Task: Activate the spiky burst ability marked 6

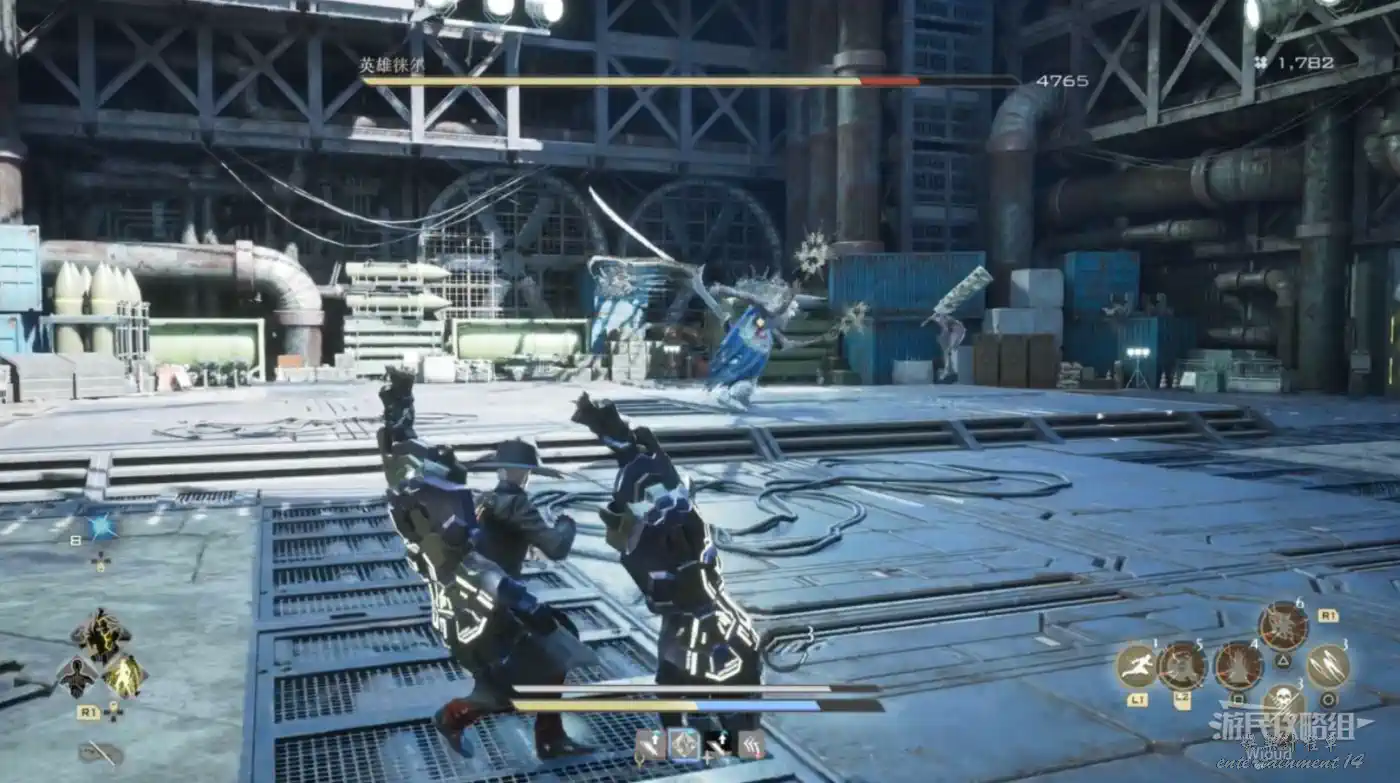Action: pyautogui.click(x=1282, y=627)
